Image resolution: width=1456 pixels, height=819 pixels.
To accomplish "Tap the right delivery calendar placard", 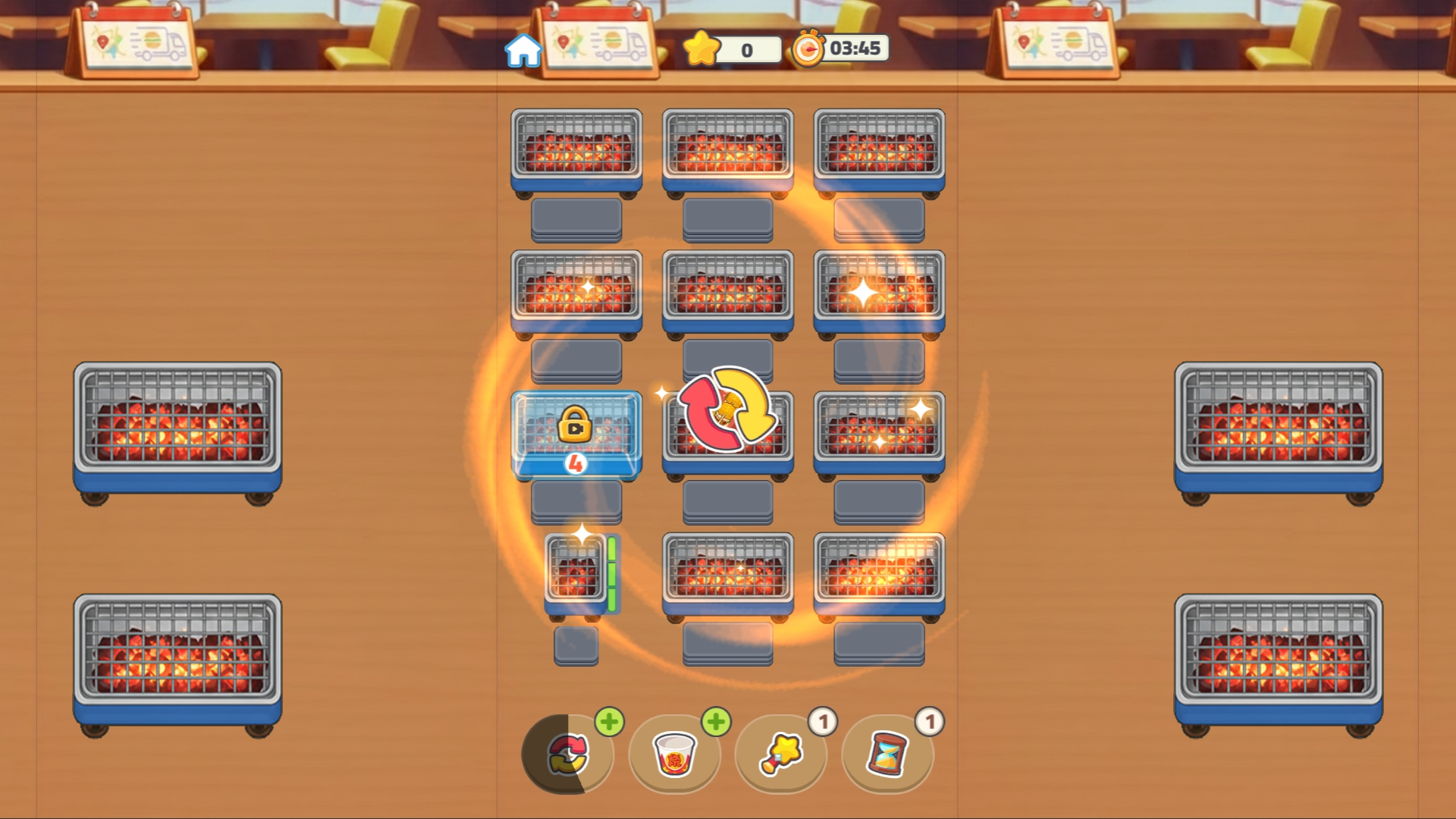I will point(1058,42).
